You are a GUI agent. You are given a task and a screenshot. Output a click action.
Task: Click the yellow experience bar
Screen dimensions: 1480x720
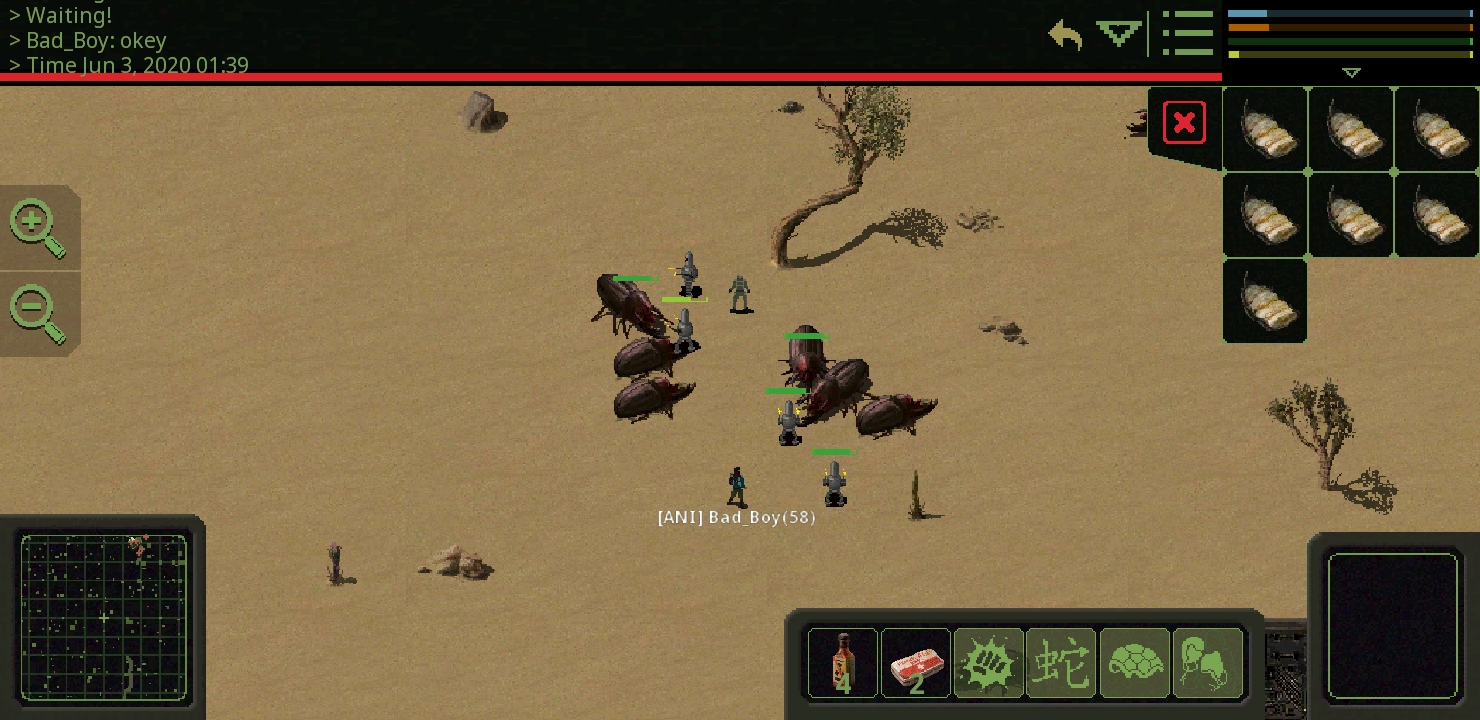pyautogui.click(x=1350, y=55)
